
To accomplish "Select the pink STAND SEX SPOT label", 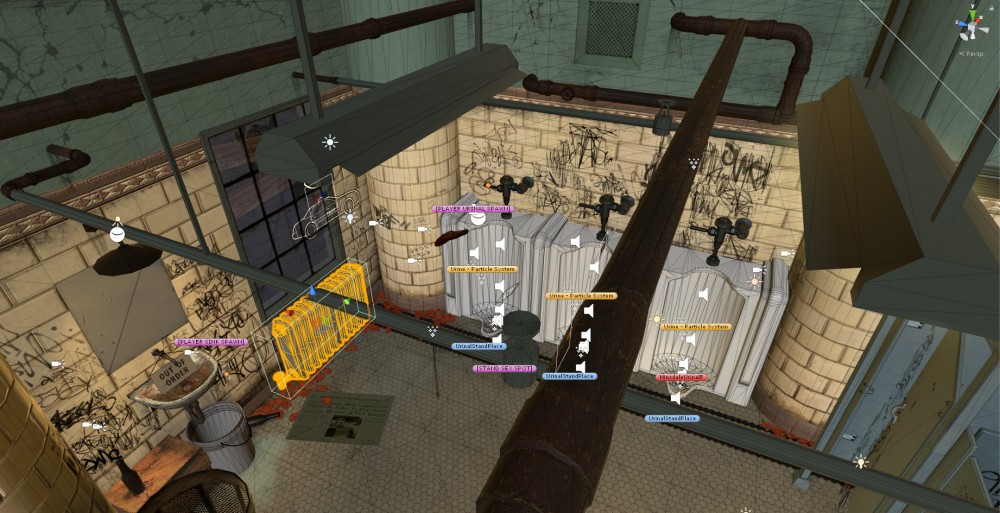I will 504,368.
